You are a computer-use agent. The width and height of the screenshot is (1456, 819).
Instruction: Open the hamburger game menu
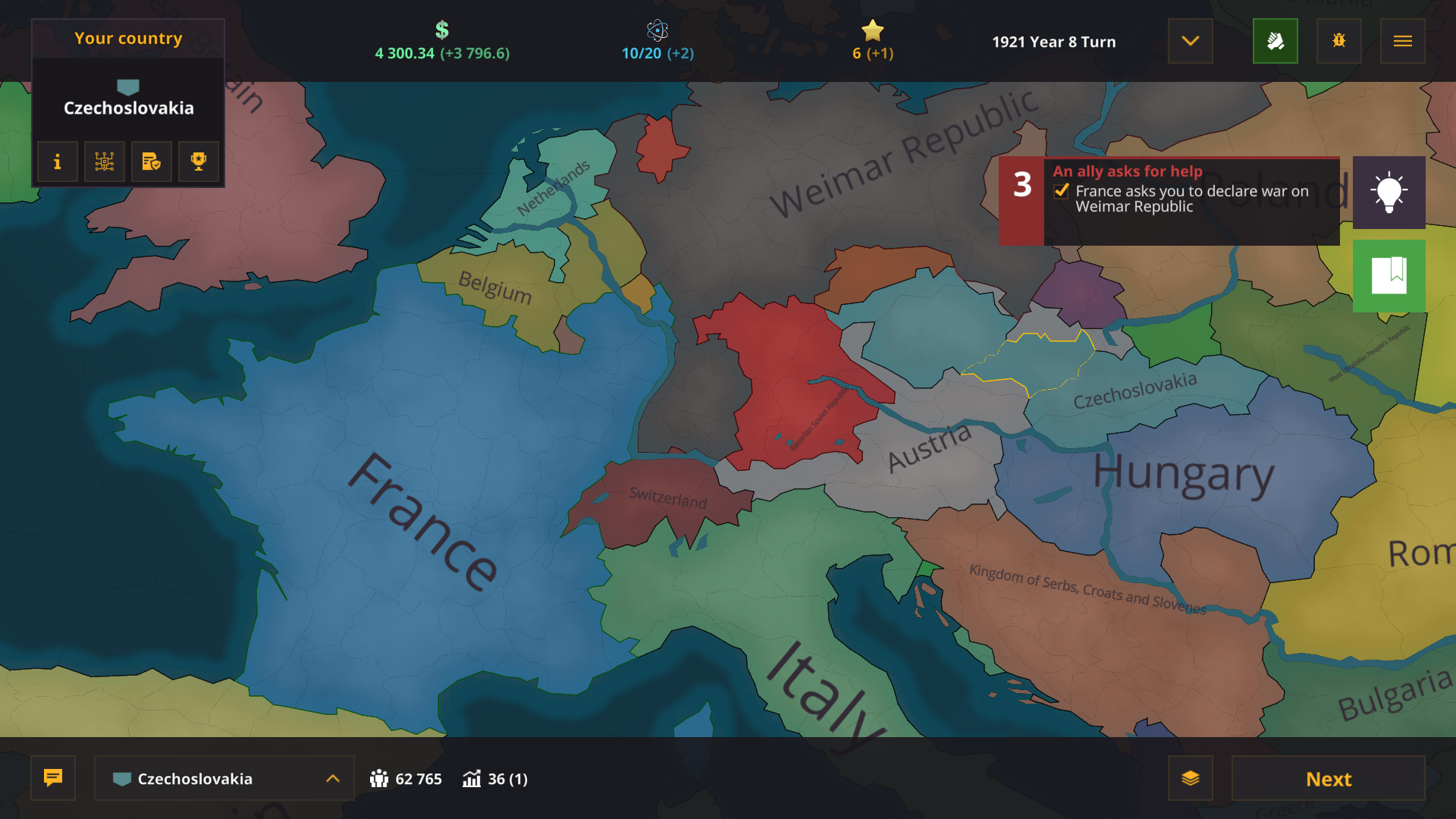1402,41
